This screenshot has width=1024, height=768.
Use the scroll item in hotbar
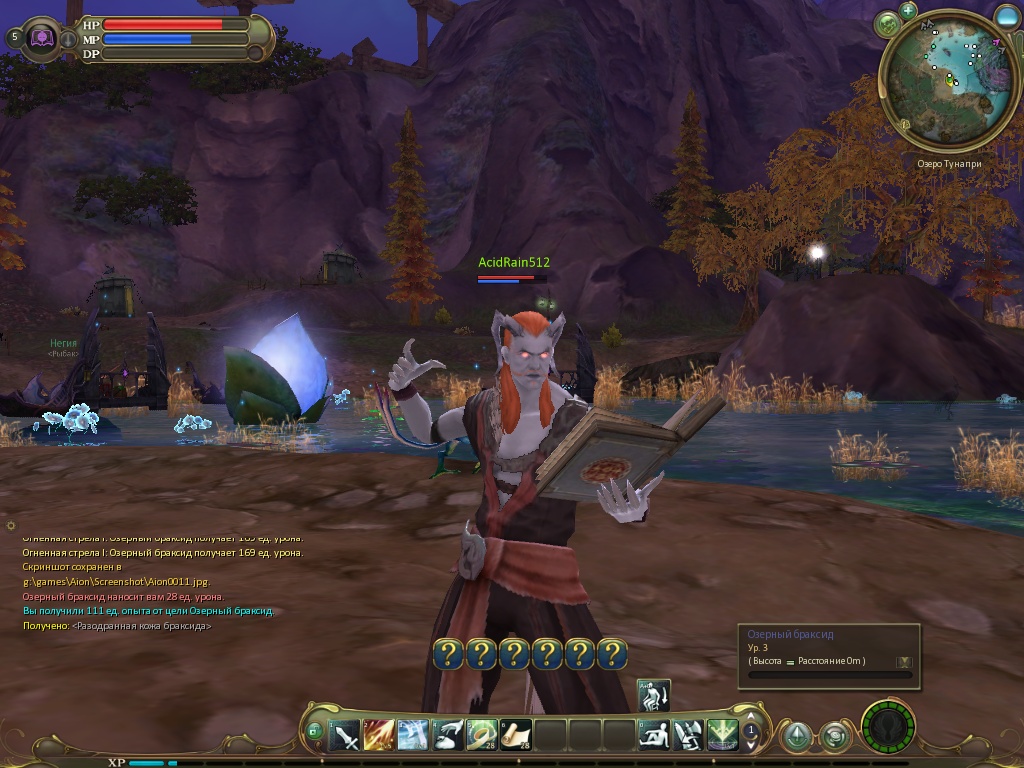click(x=516, y=735)
